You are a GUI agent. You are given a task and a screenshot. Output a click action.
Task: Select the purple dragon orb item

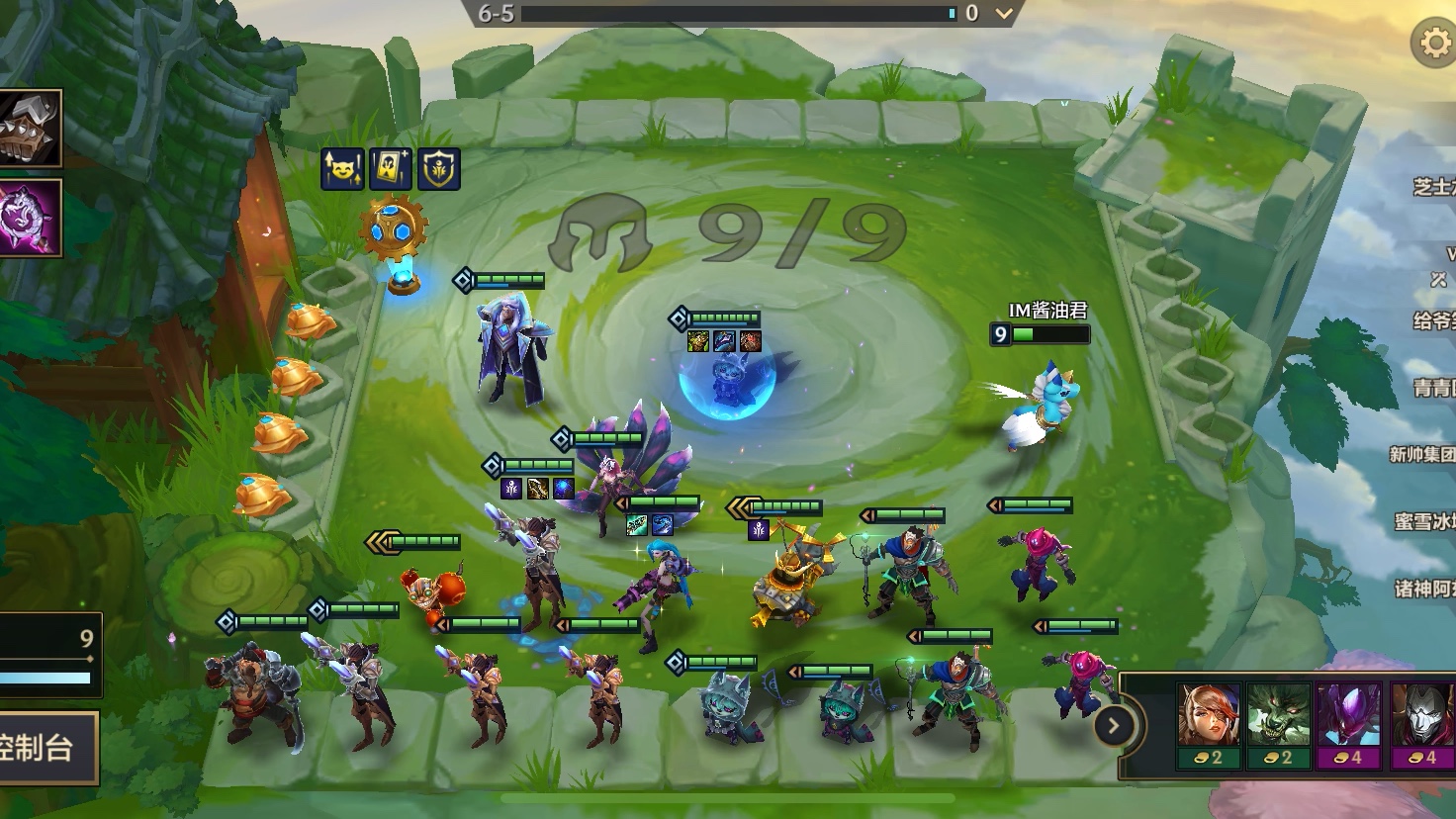tap(29, 218)
